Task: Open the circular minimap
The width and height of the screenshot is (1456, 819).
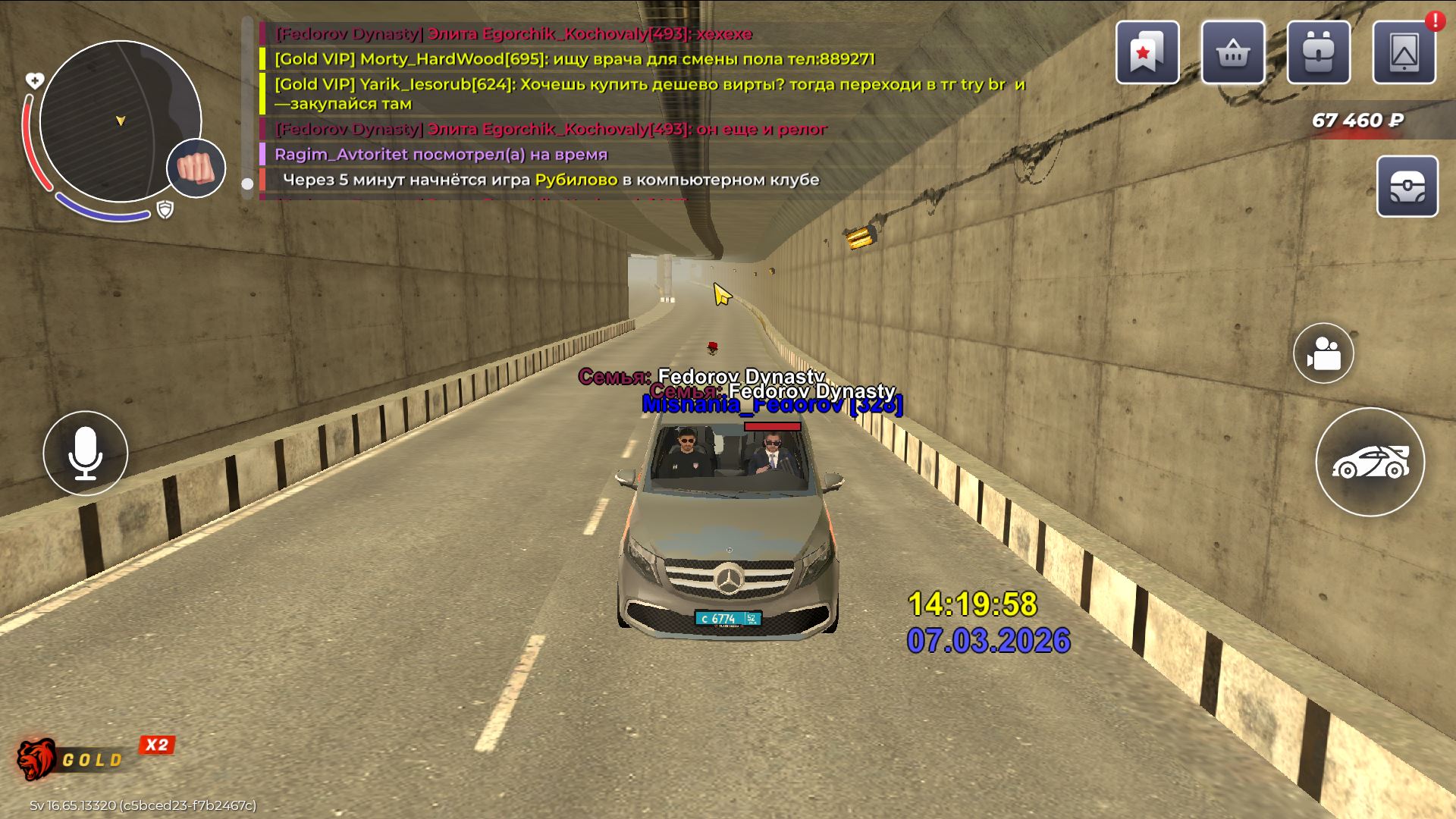Action: pos(120,121)
